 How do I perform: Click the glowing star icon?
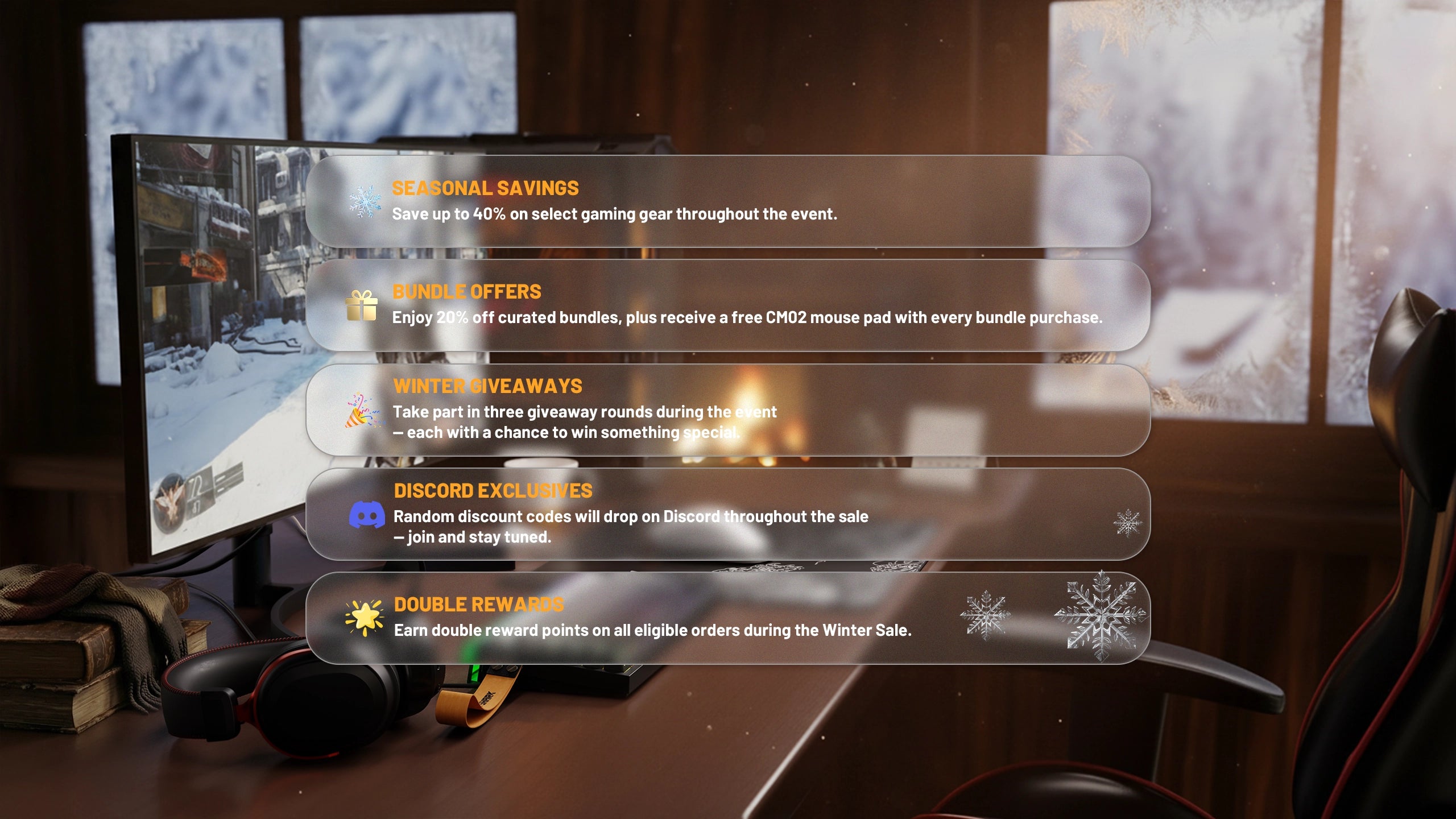point(365,617)
